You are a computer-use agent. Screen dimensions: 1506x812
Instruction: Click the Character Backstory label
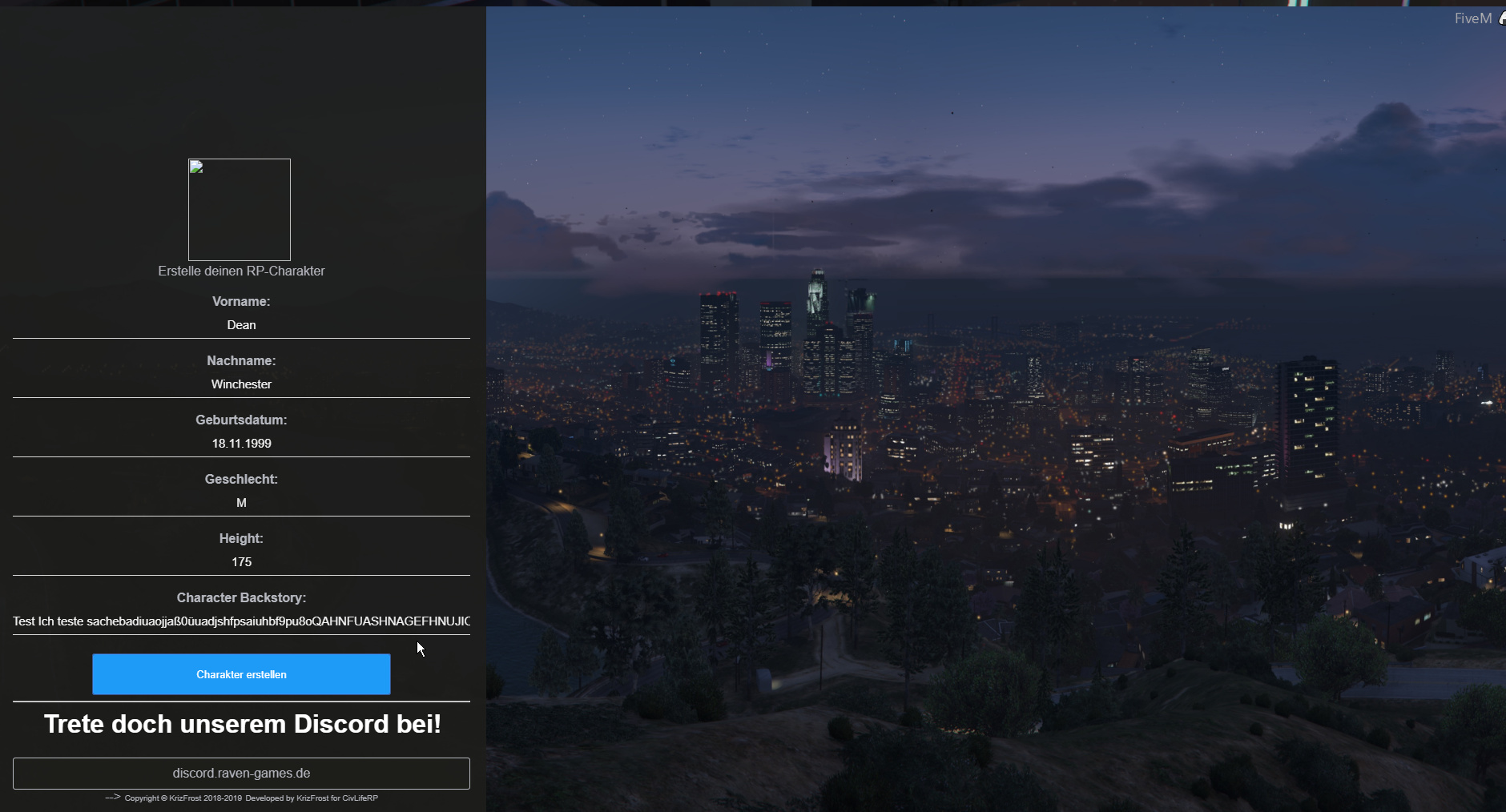(x=241, y=597)
